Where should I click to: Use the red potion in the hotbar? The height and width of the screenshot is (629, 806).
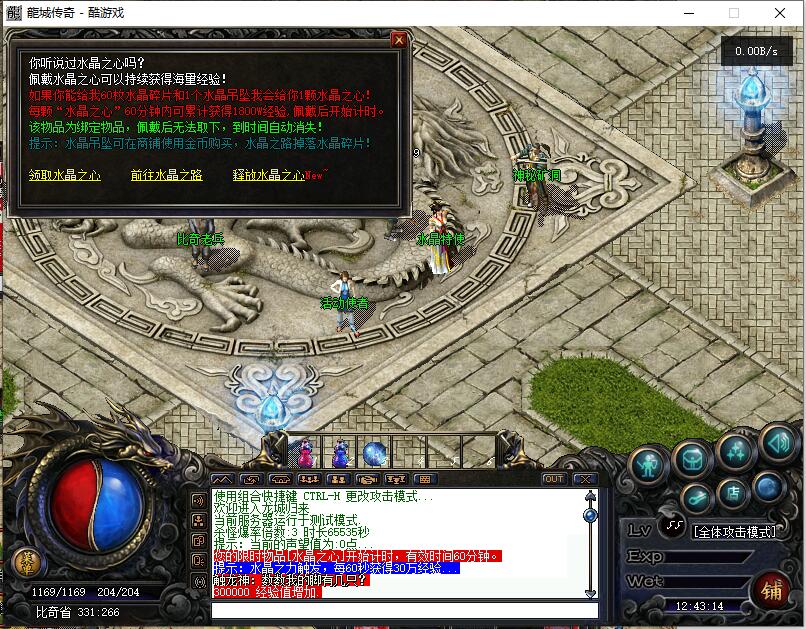305,453
